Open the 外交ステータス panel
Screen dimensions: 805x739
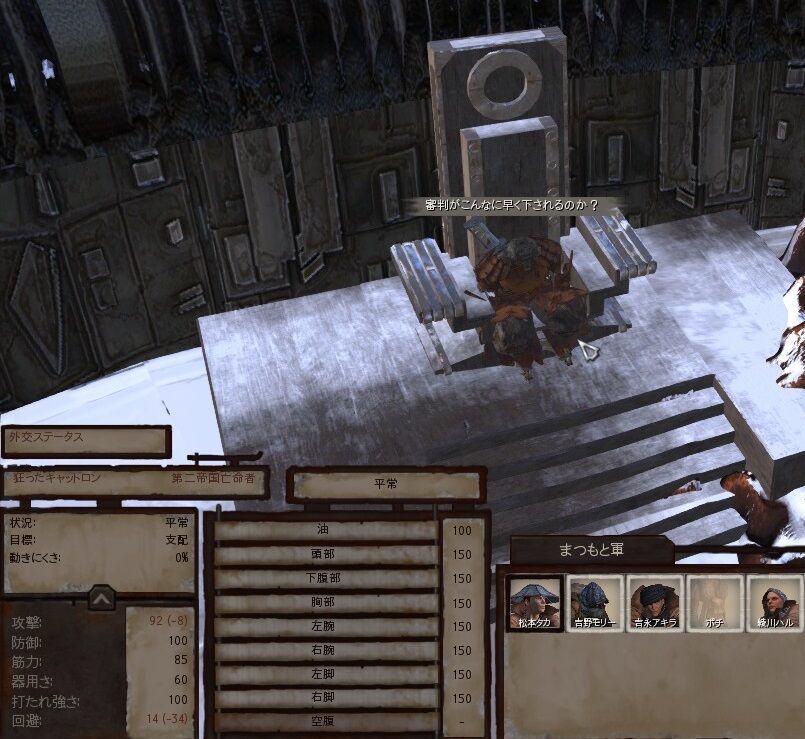click(85, 440)
